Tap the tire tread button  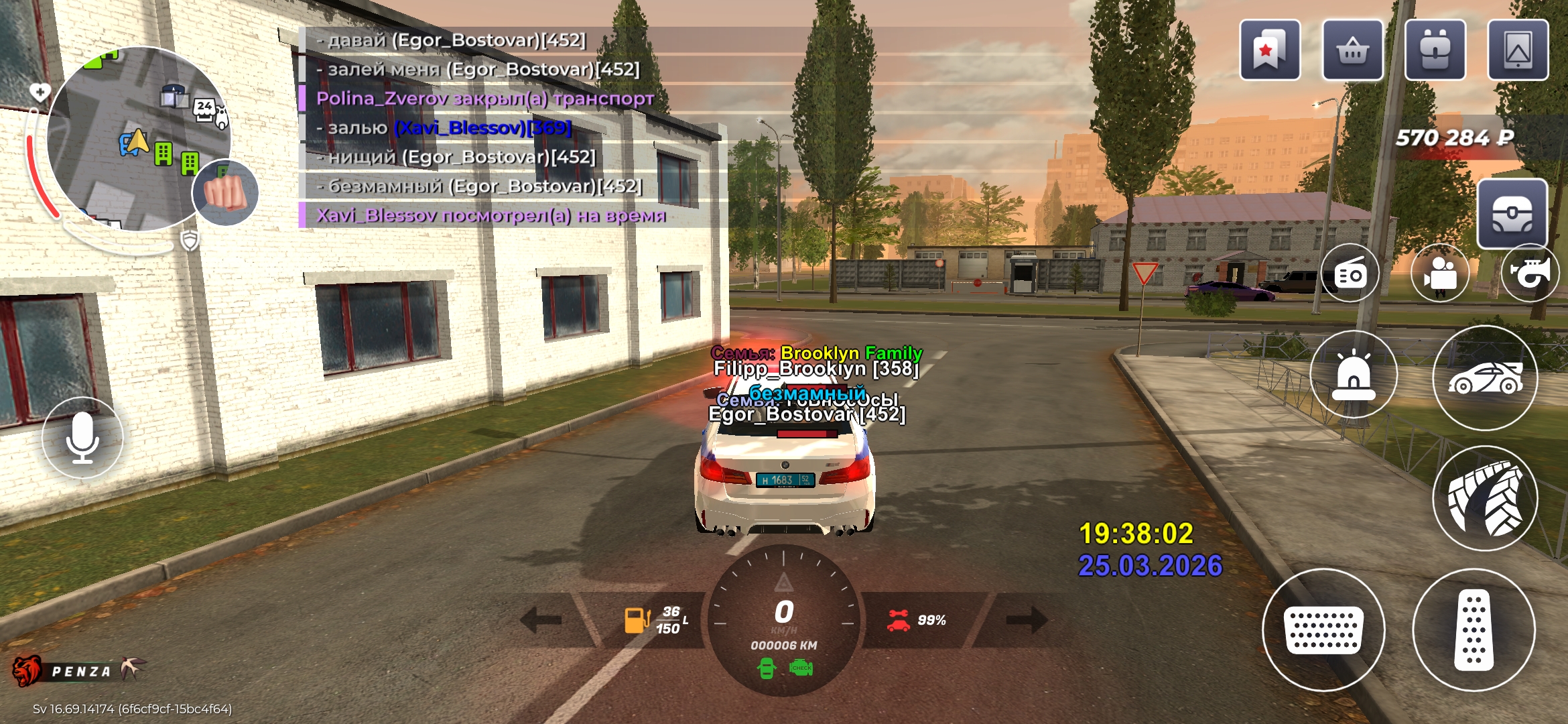click(1485, 499)
